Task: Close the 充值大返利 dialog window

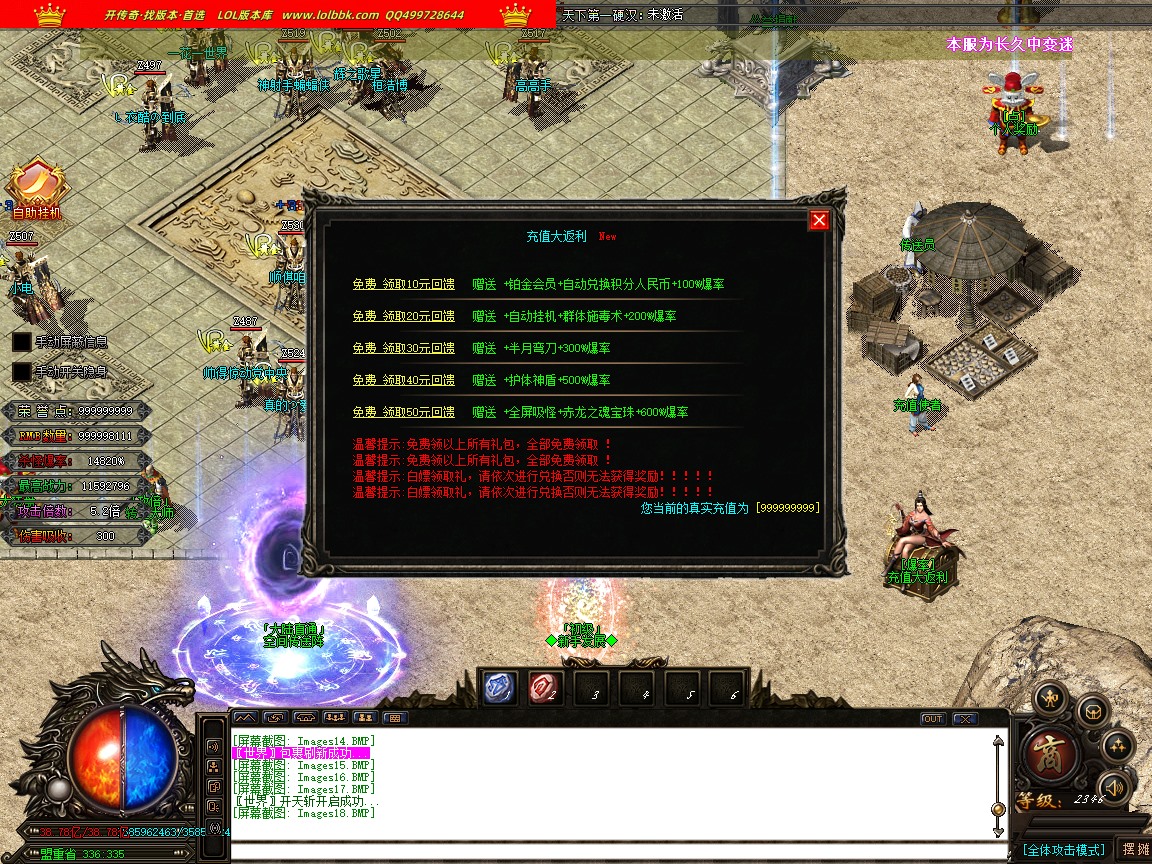Action: click(819, 220)
